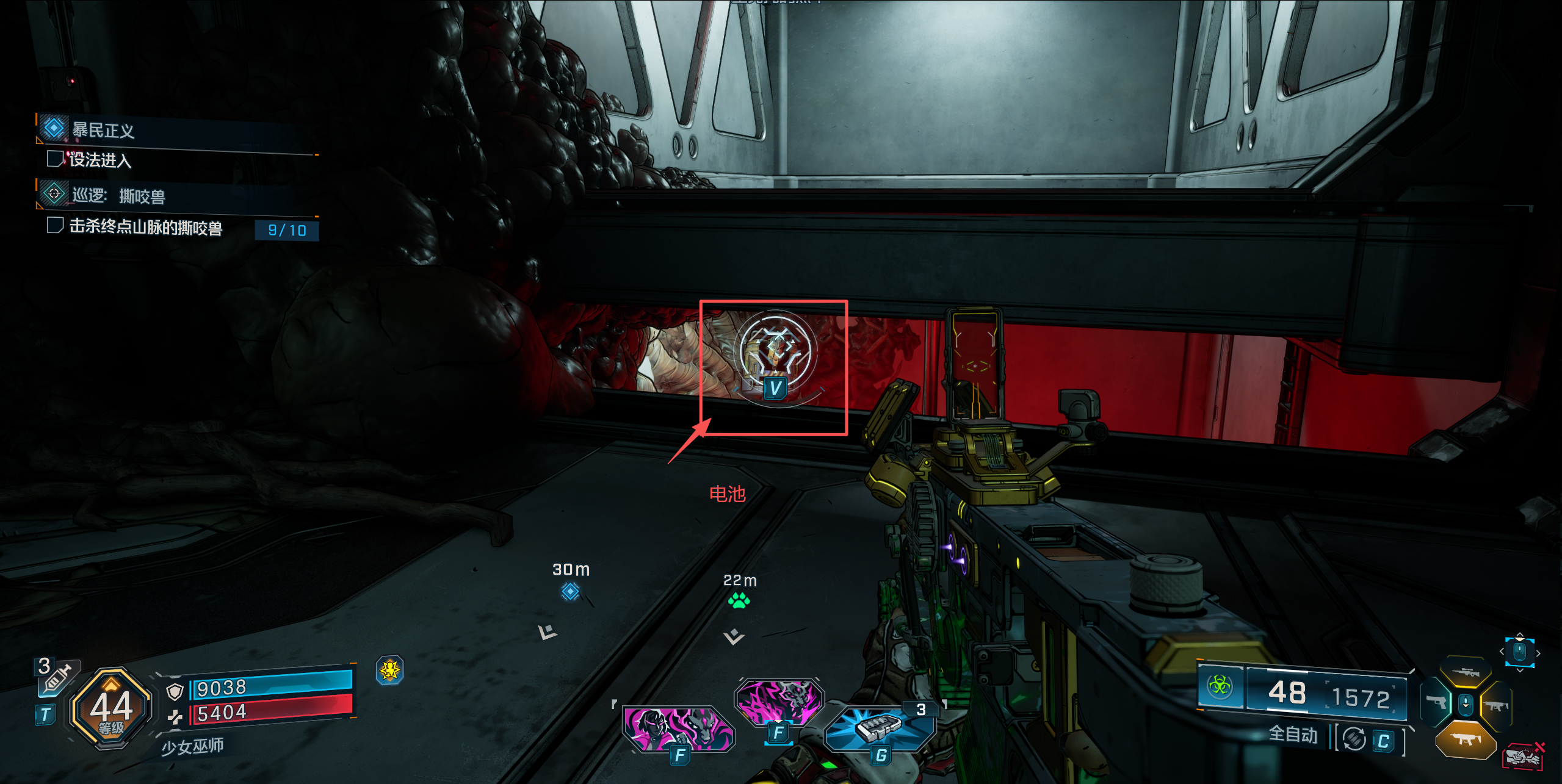Equip the pistol weapon slot
This screenshot has height=784, width=1562.
click(x=1436, y=703)
